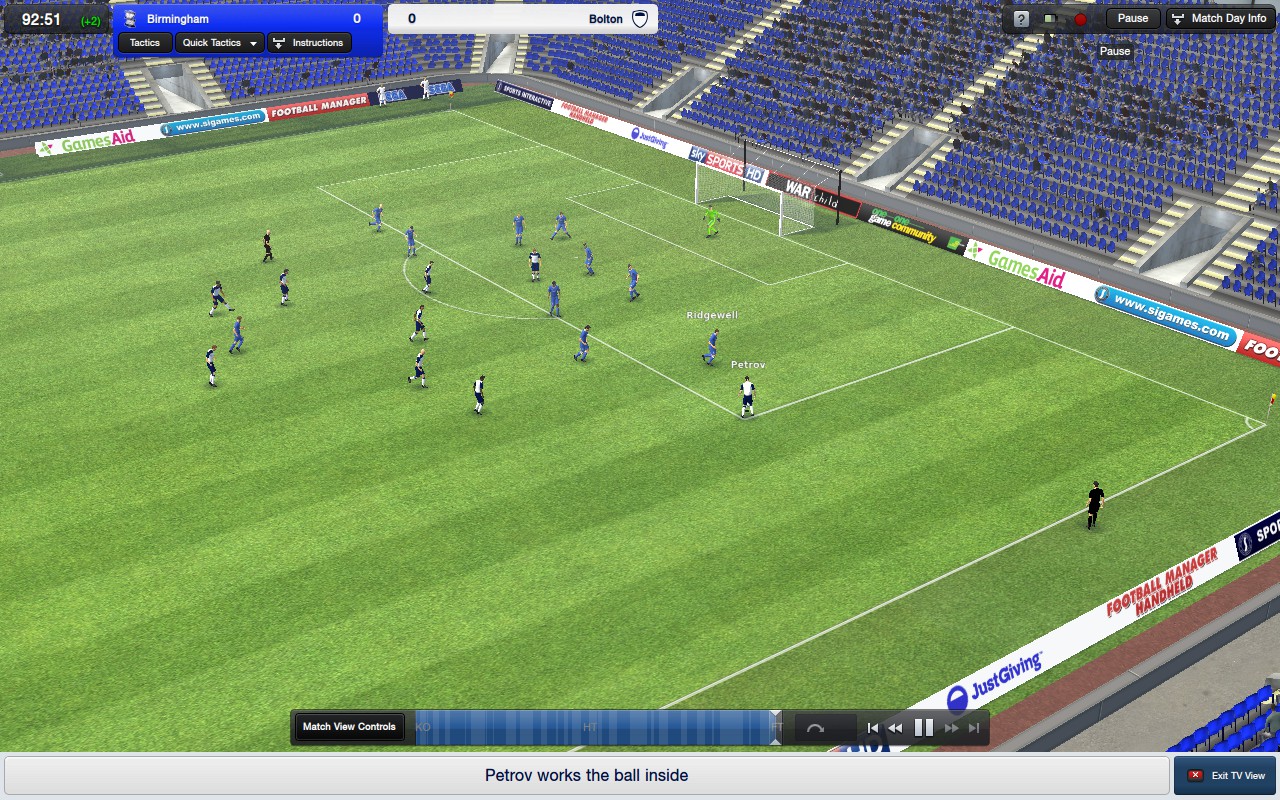Skip back to the highlight start
Image resolution: width=1280 pixels, height=800 pixels.
pyautogui.click(x=873, y=728)
